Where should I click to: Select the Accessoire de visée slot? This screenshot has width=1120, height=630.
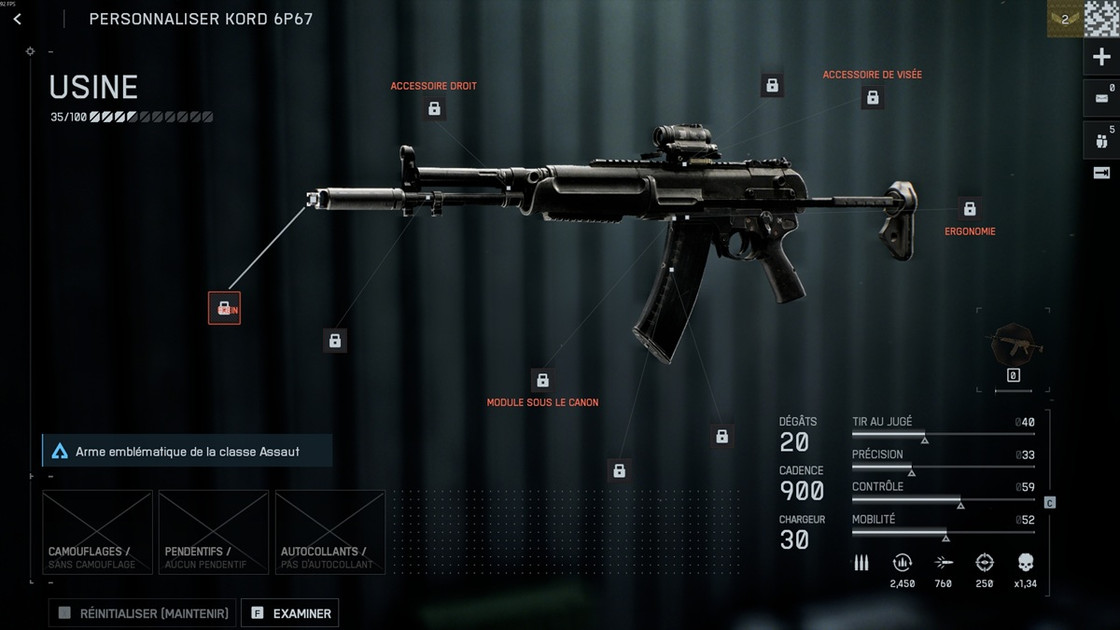(x=872, y=97)
